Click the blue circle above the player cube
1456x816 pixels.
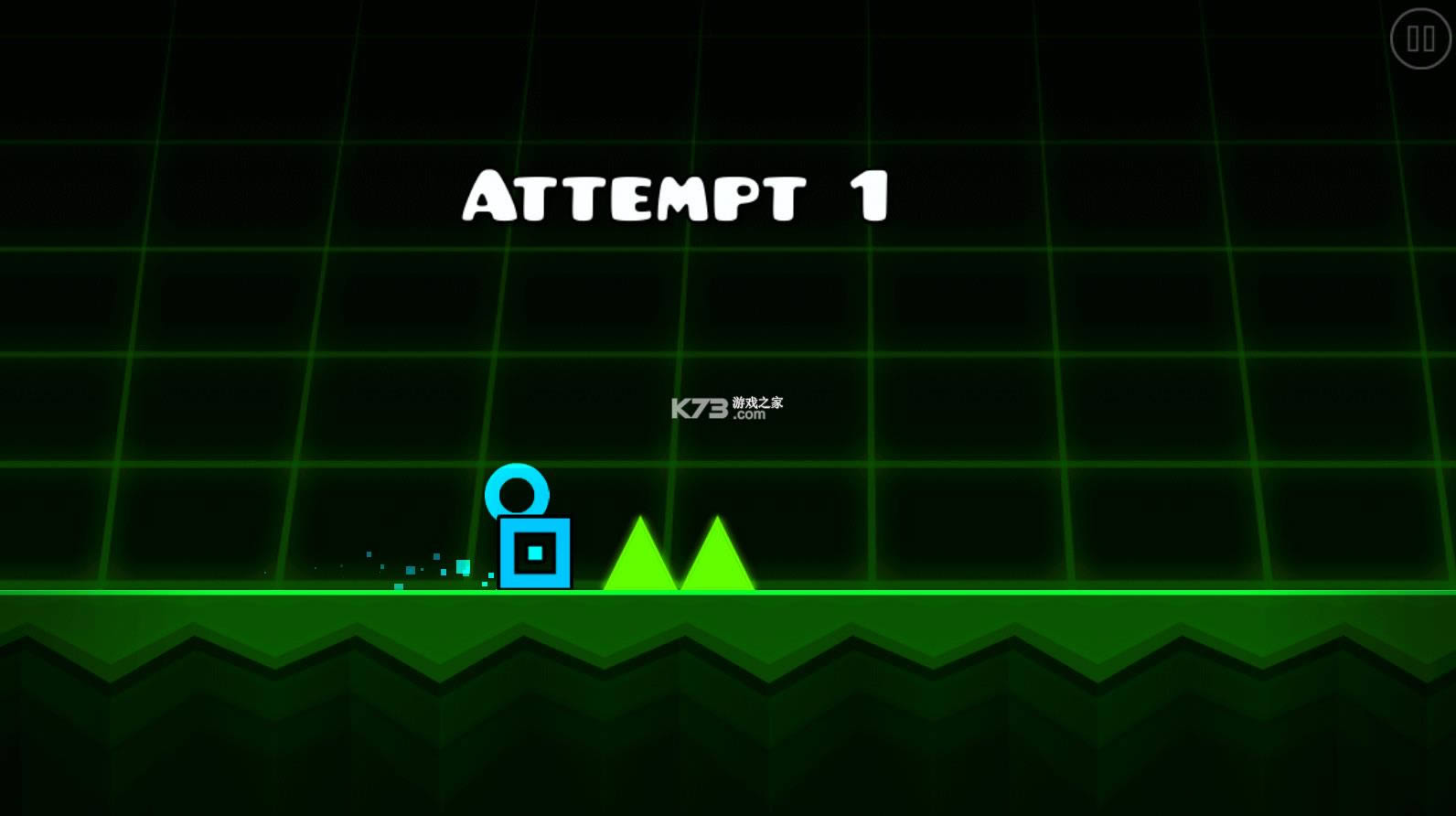(x=518, y=491)
